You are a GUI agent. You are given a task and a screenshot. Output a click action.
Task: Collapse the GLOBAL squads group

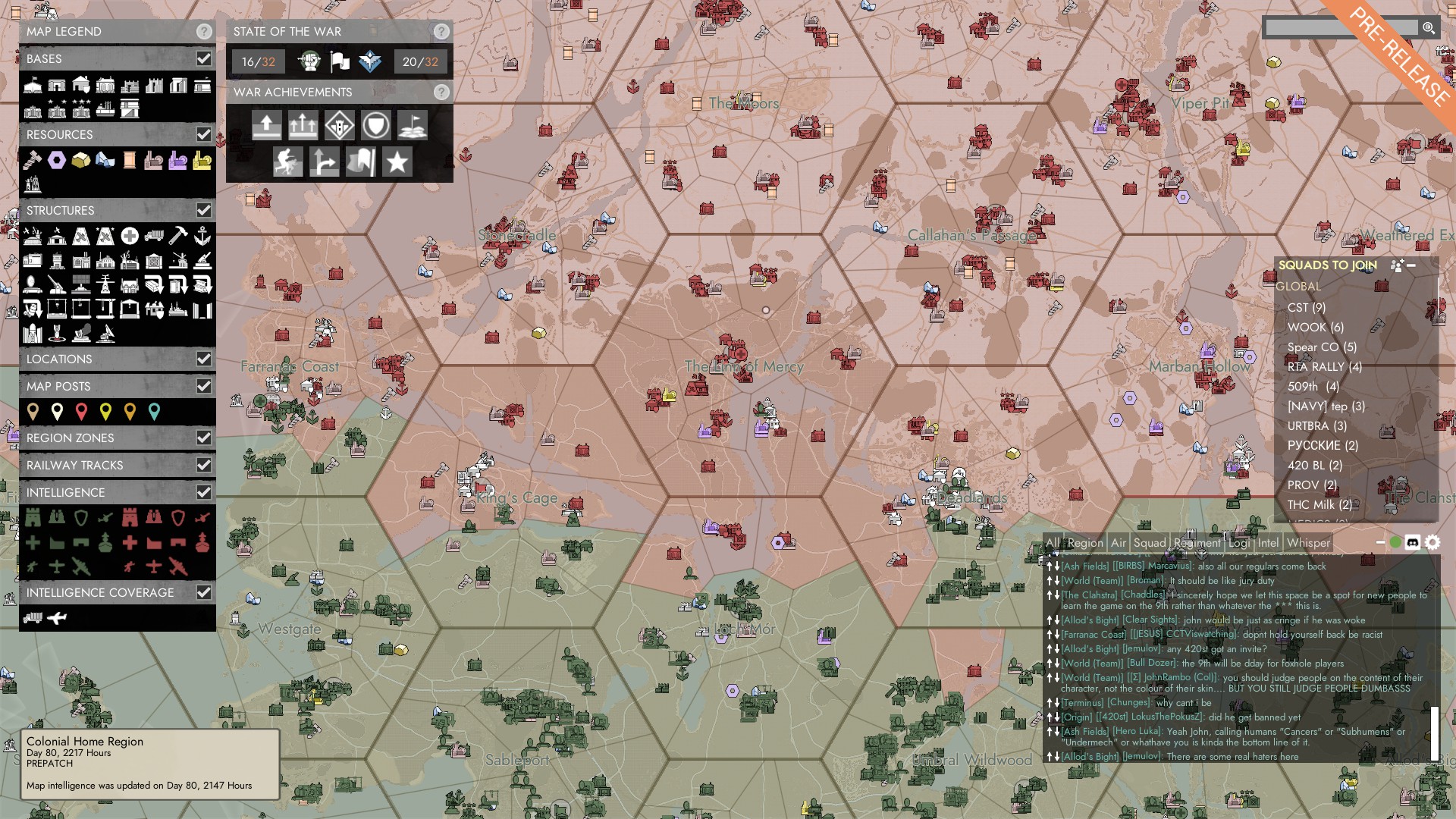(1297, 288)
